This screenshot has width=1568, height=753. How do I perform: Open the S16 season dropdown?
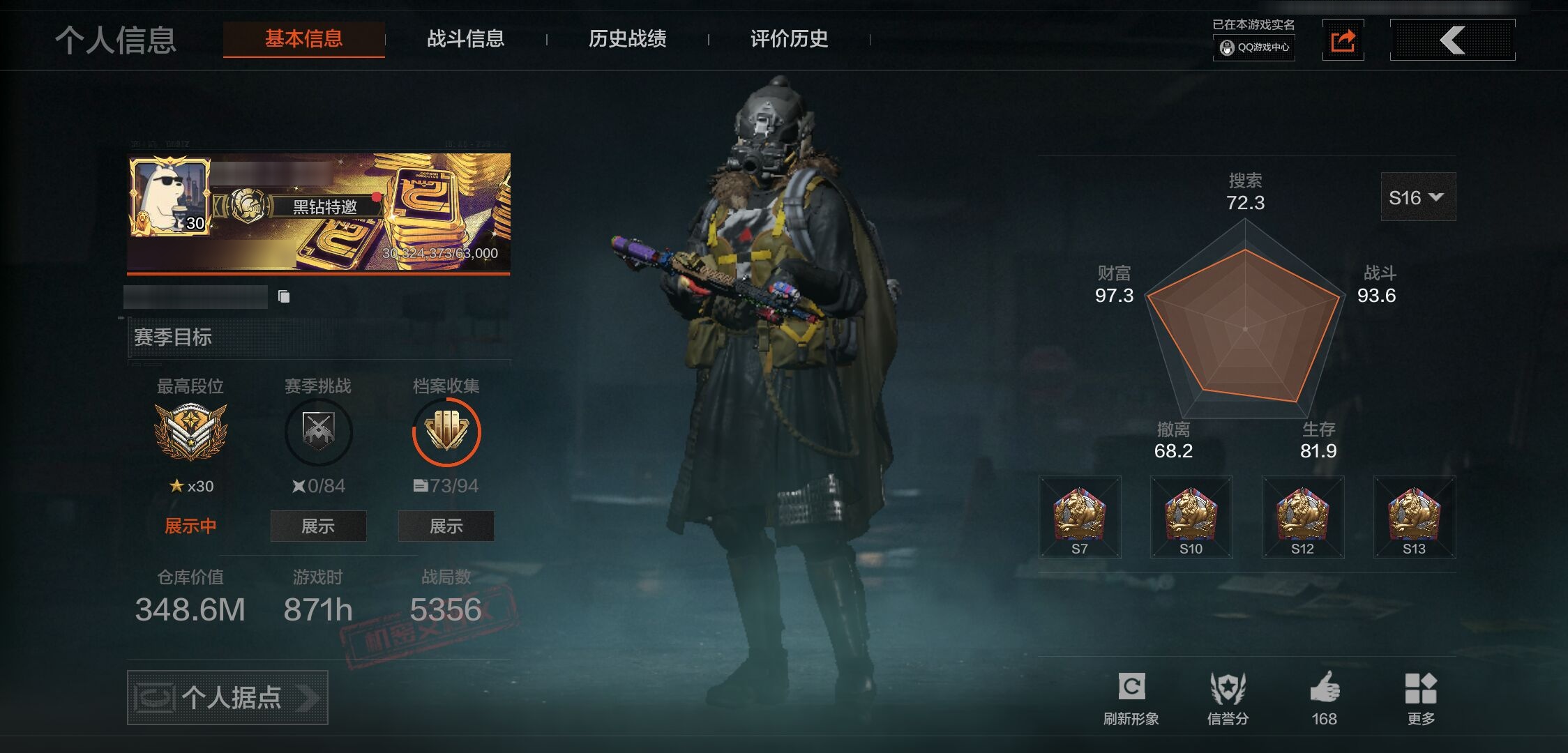tap(1417, 198)
